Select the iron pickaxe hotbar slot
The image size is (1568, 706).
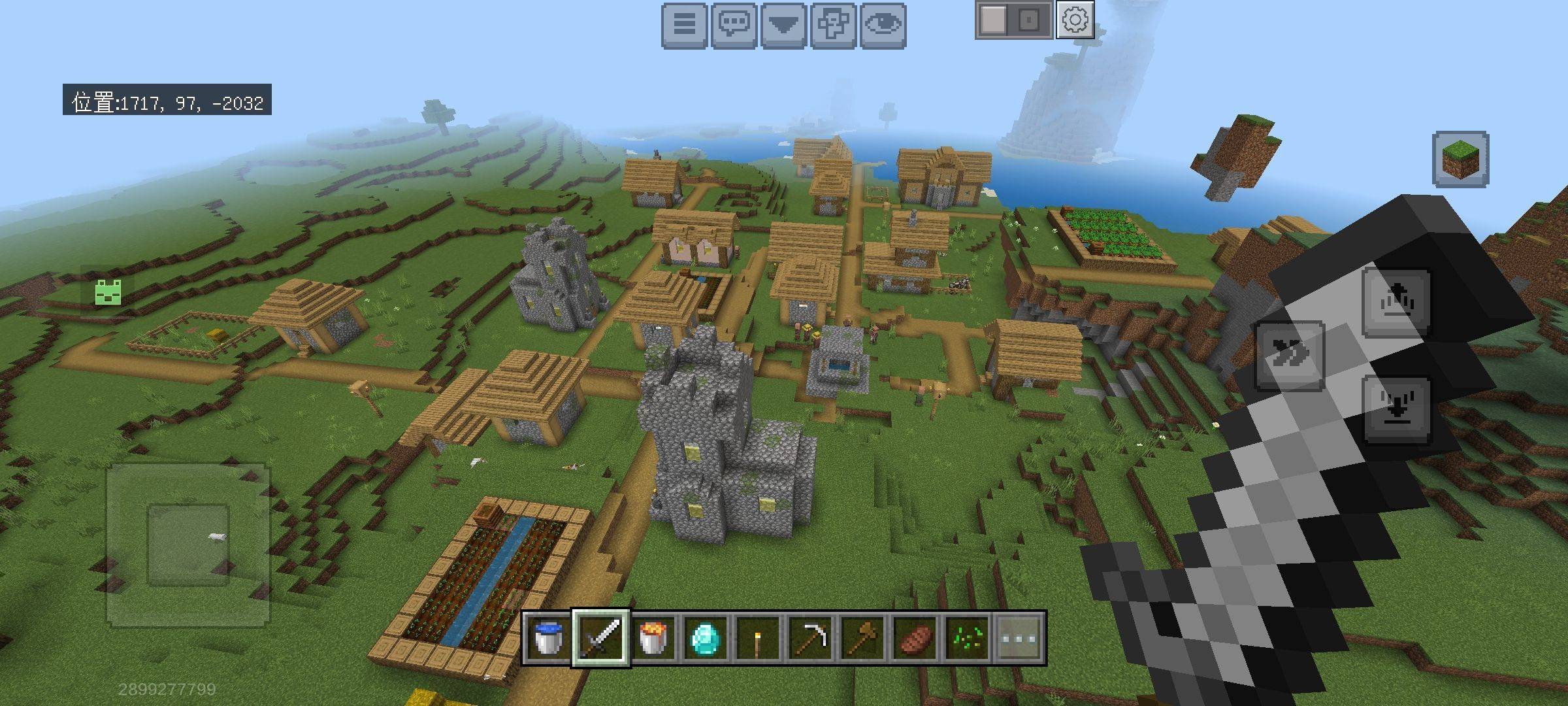810,637
